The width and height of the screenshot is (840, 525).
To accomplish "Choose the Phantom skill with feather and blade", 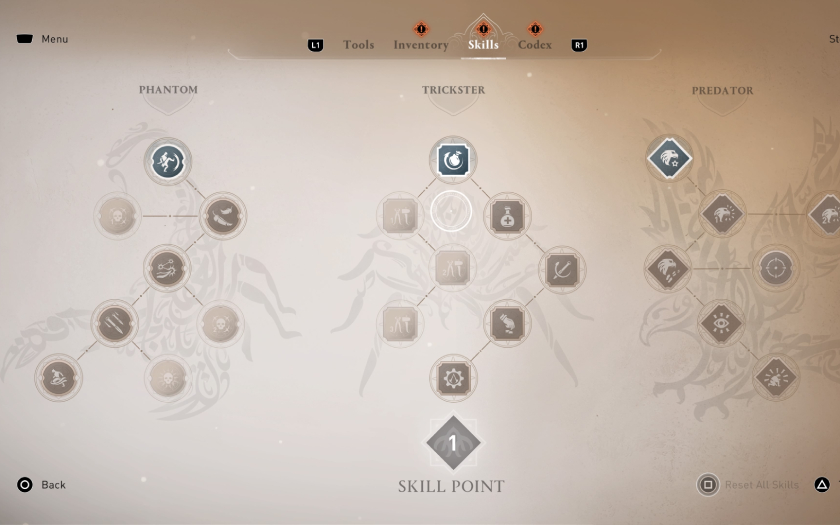I will (x=222, y=215).
